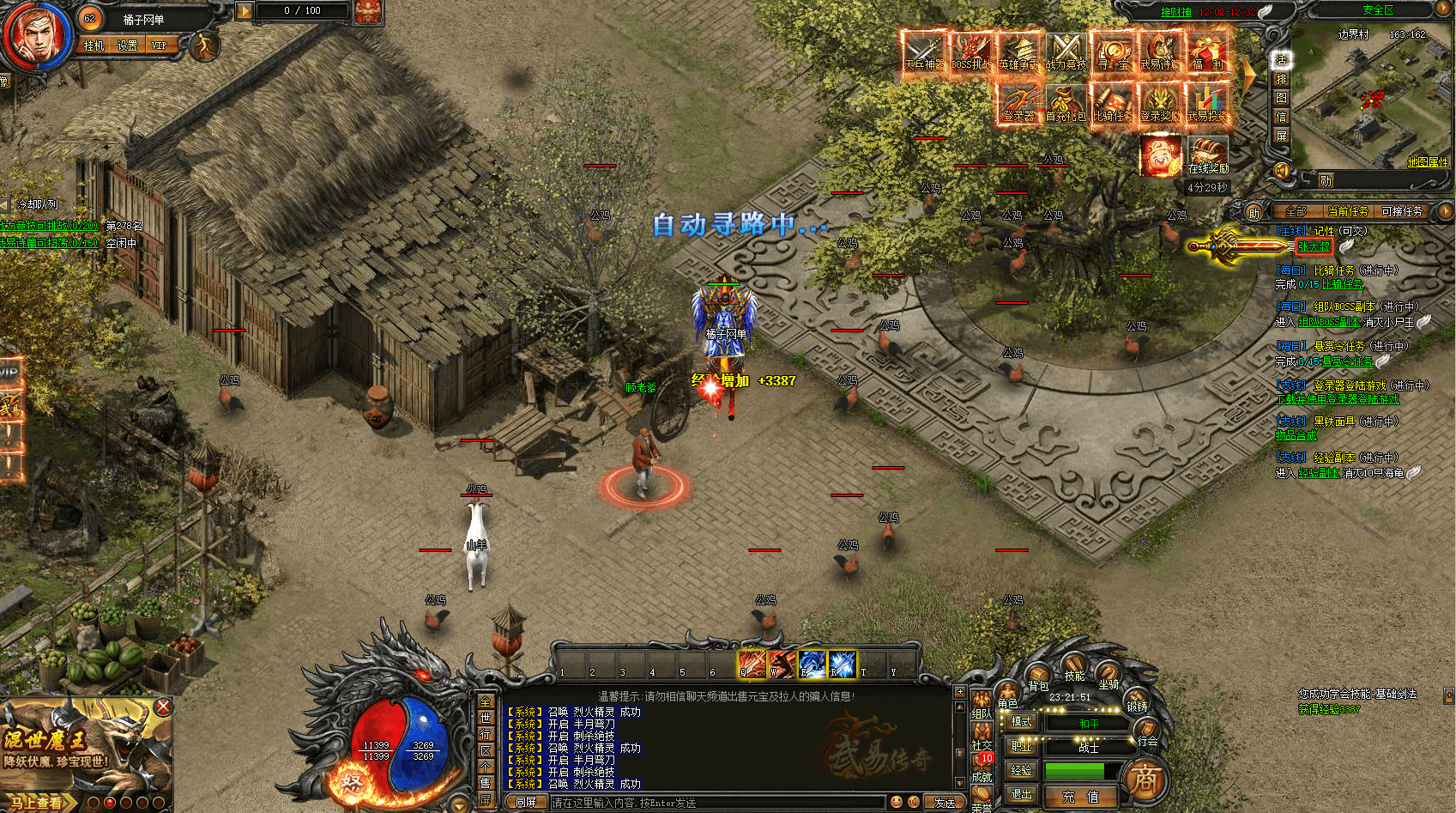Switch to the 全部 quest tab
1456x813 pixels.
1296,211
